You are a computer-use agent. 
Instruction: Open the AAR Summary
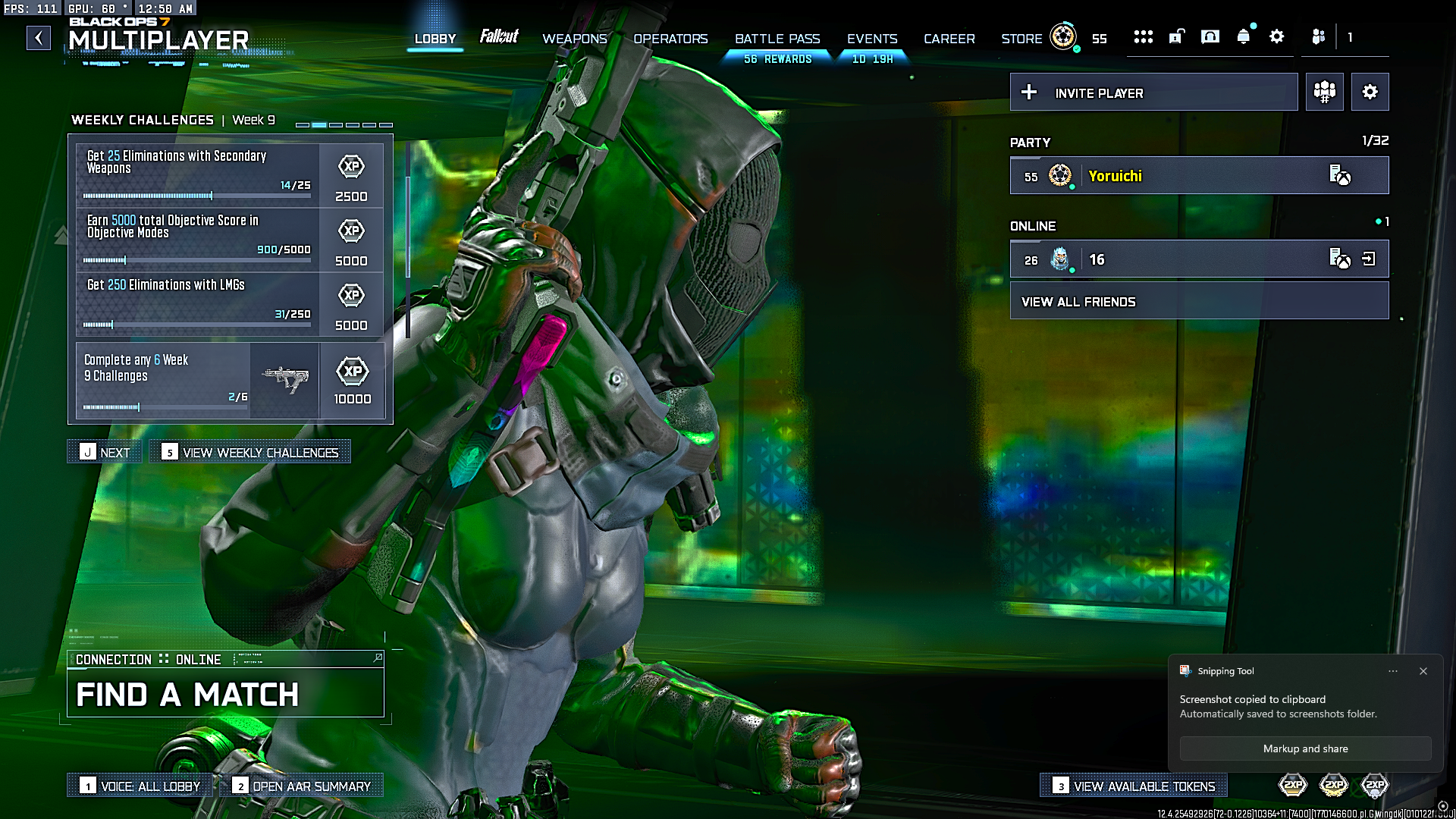(307, 786)
